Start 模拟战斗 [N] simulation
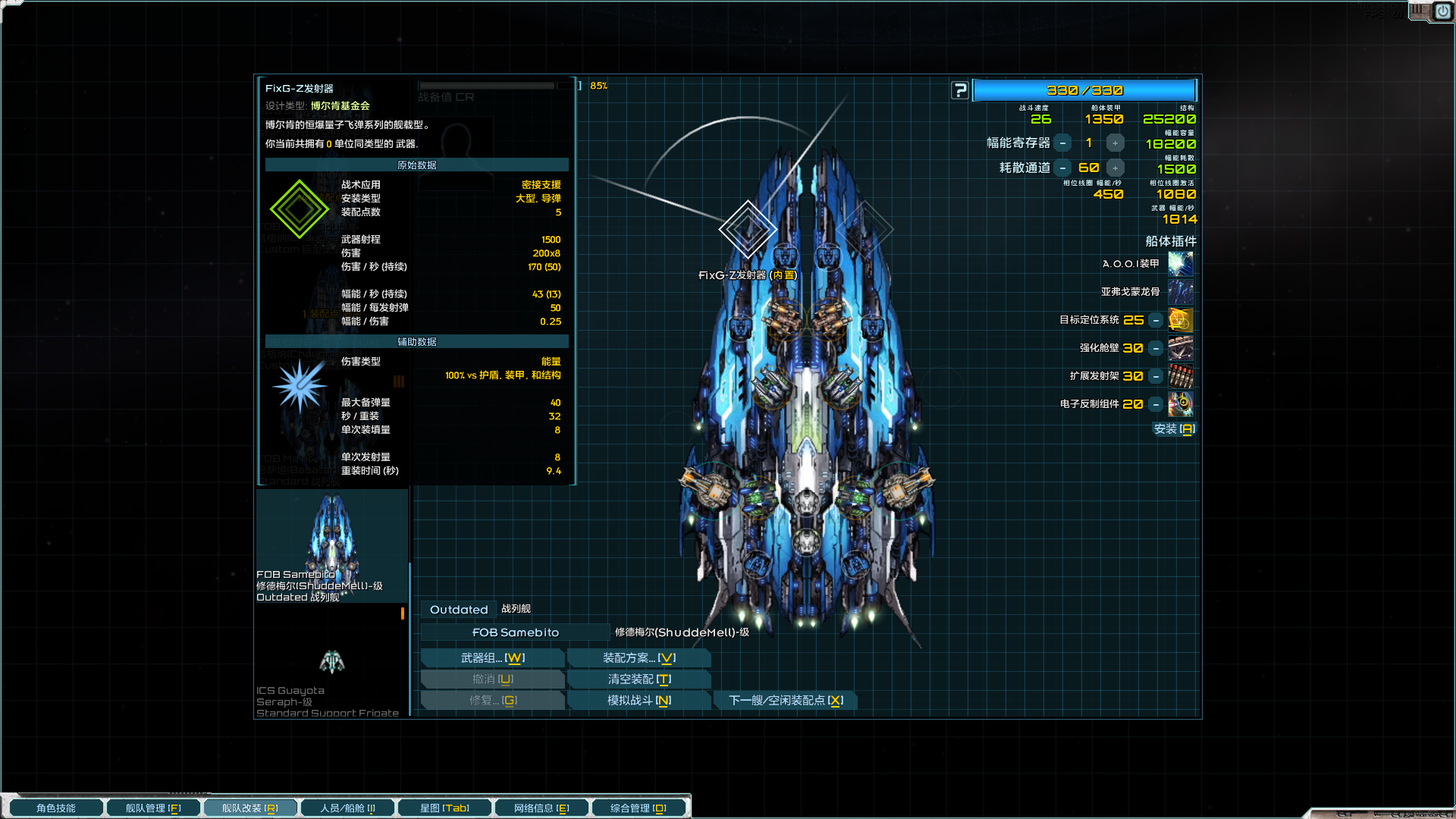 pos(639,700)
